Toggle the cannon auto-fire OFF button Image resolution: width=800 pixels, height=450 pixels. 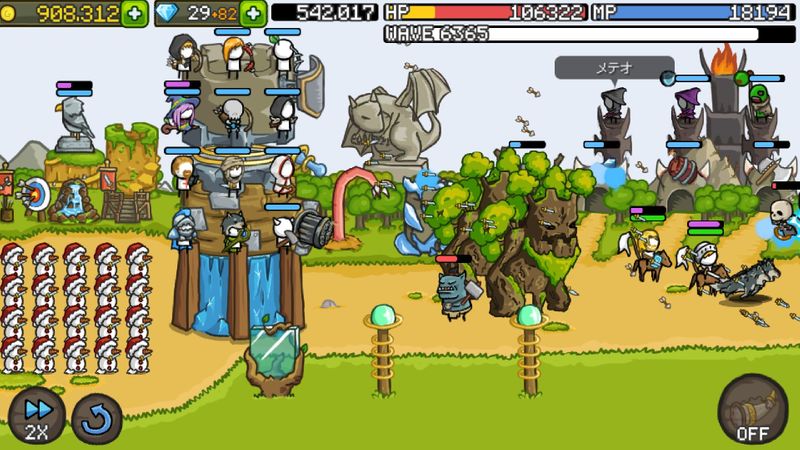pos(752,409)
